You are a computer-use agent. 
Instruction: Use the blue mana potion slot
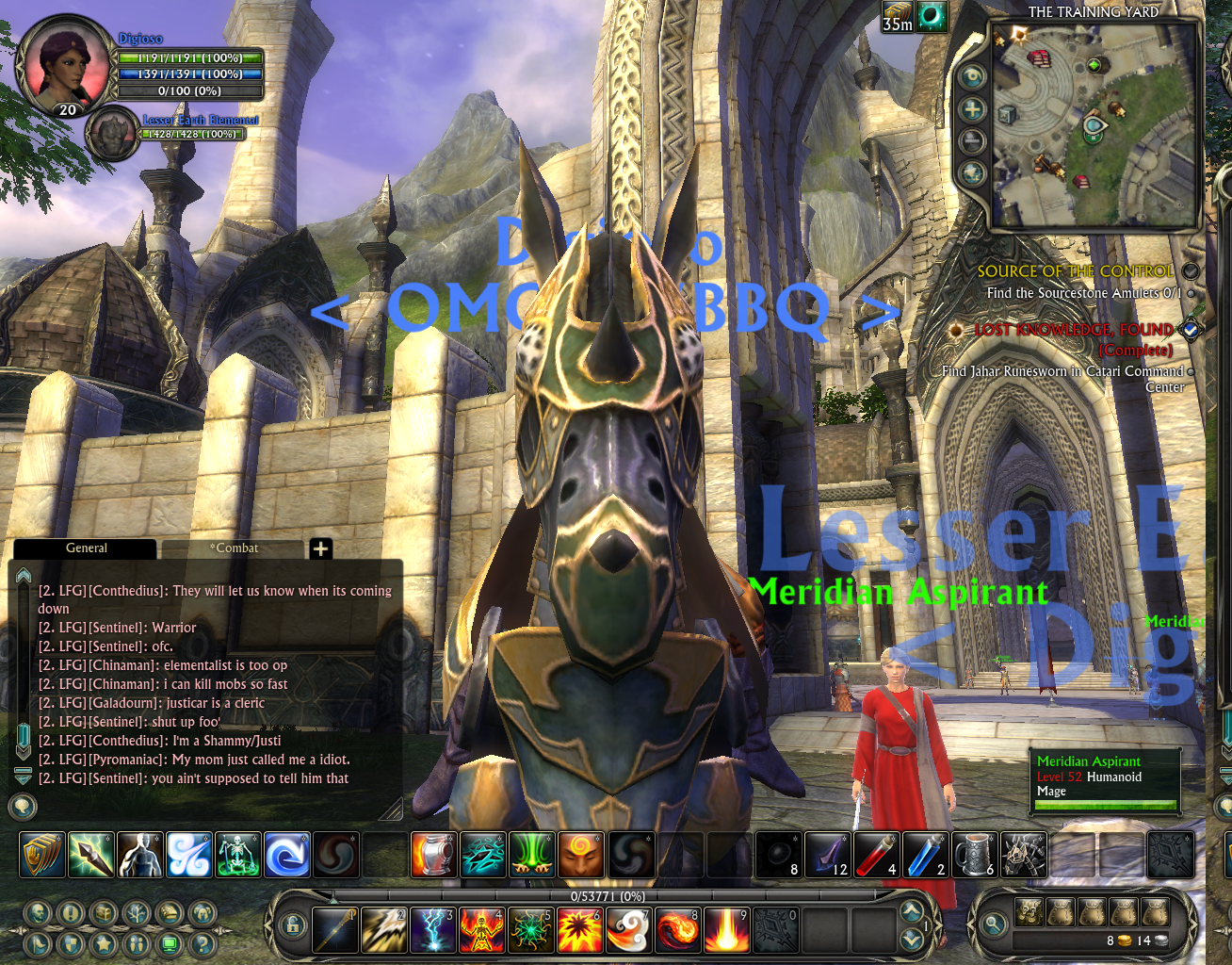[x=926, y=855]
